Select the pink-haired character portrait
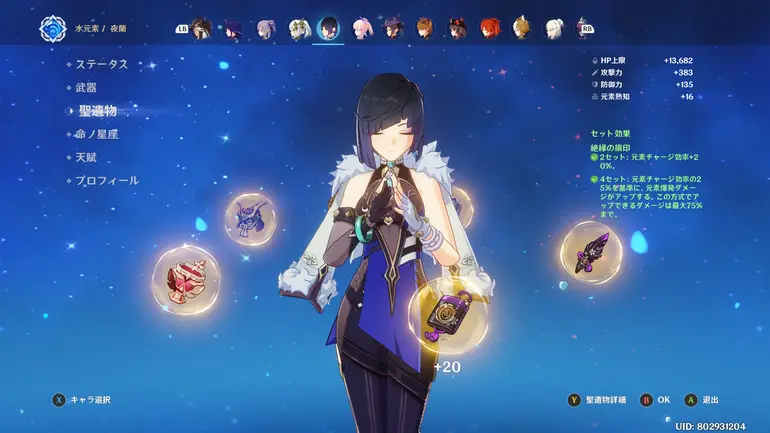 (x=361, y=28)
